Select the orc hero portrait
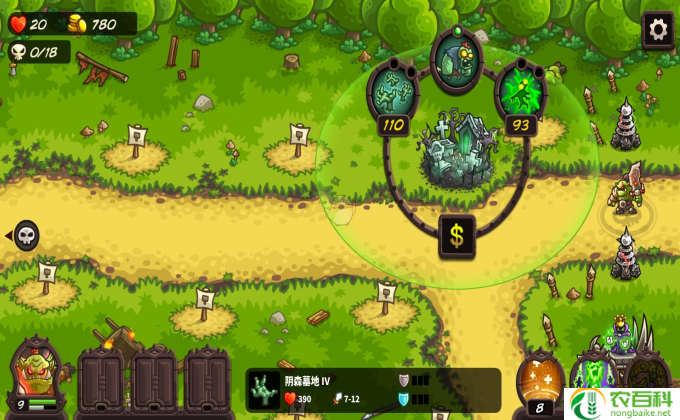The height and width of the screenshot is (420, 680). [34, 376]
